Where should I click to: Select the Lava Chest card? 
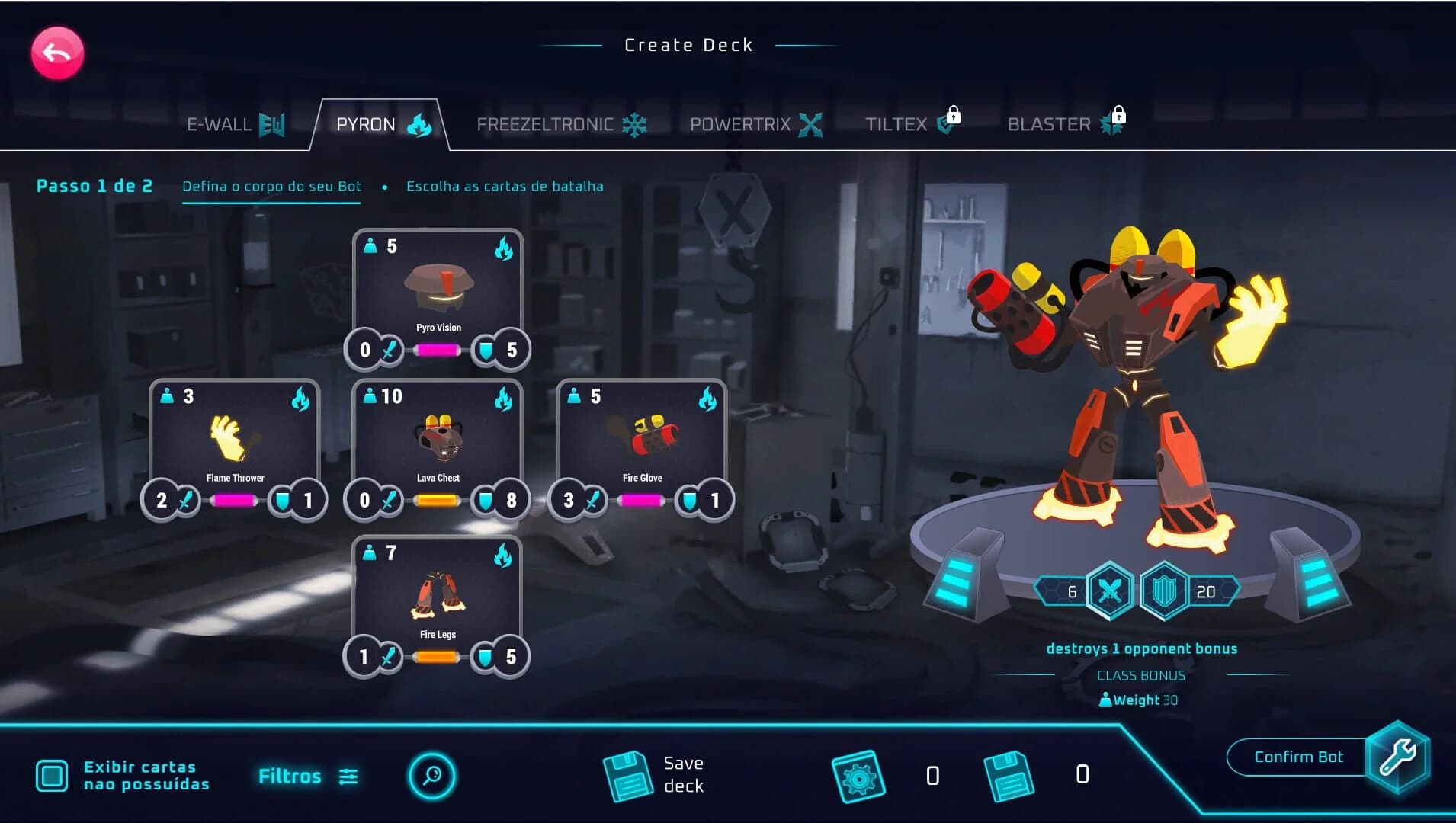click(x=437, y=442)
